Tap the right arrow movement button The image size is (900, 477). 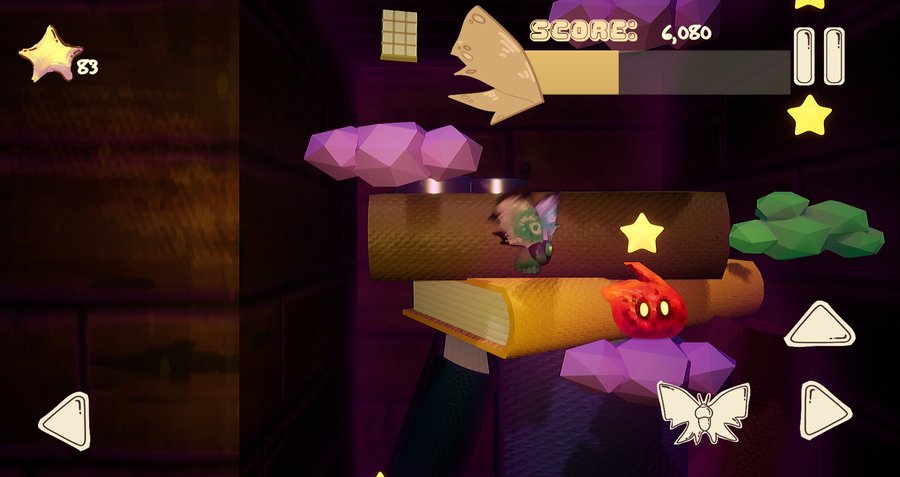coord(824,410)
